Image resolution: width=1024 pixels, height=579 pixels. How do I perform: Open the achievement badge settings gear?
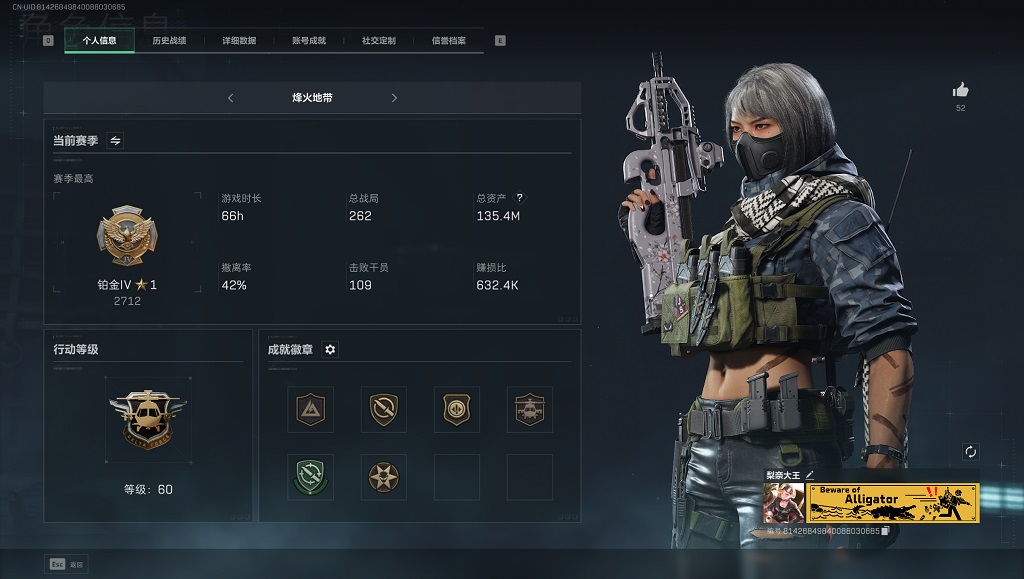(330, 350)
